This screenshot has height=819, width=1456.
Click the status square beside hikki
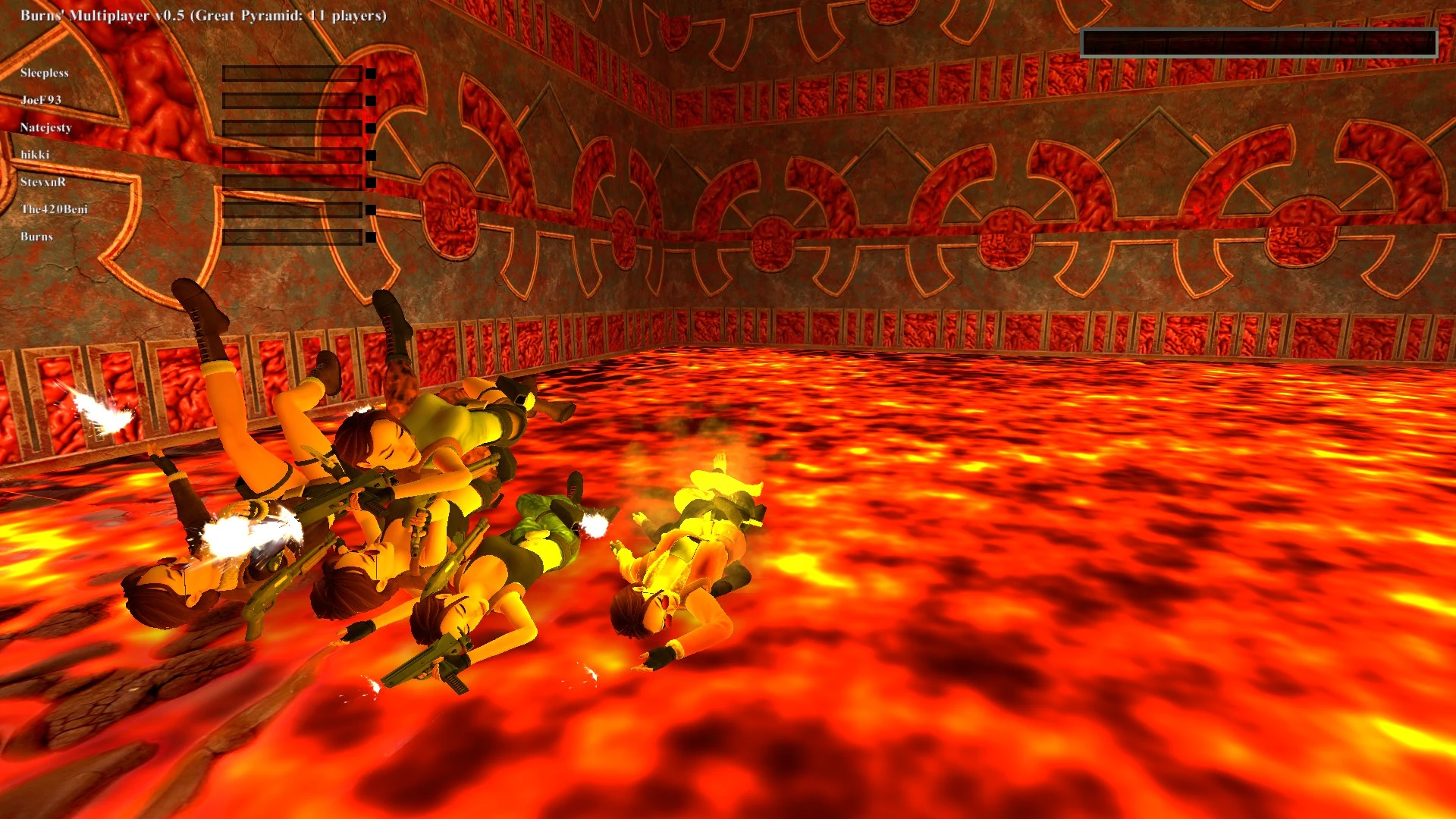(369, 154)
